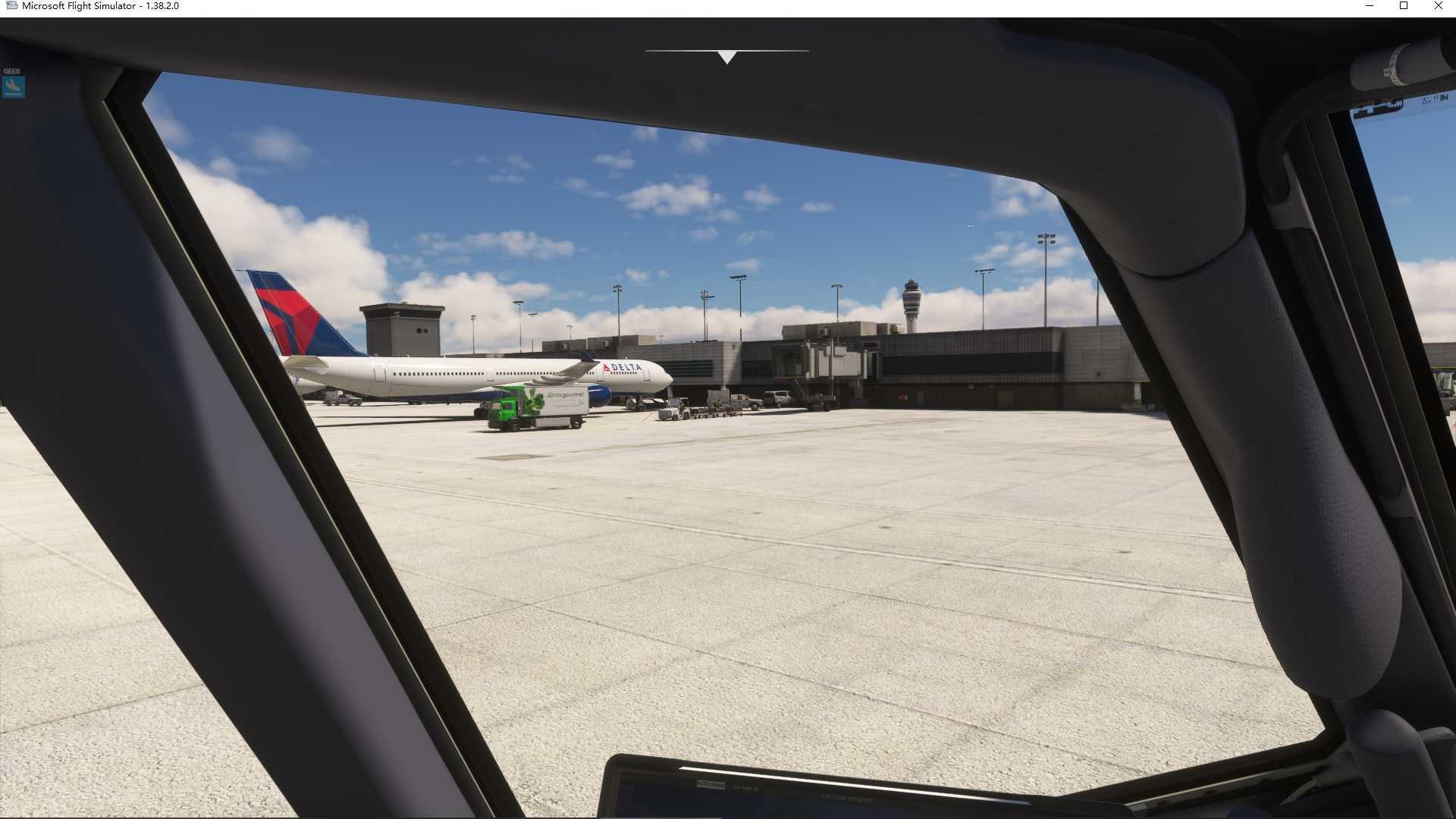Open the GEES landing overlay icon

[13, 87]
